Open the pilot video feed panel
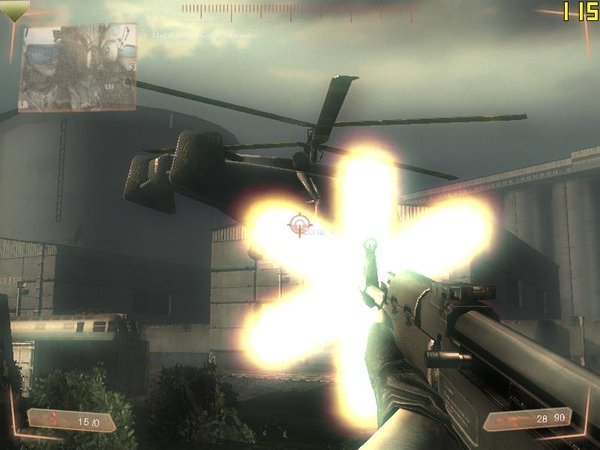Image resolution: width=600 pixels, height=450 pixels. 77,67
